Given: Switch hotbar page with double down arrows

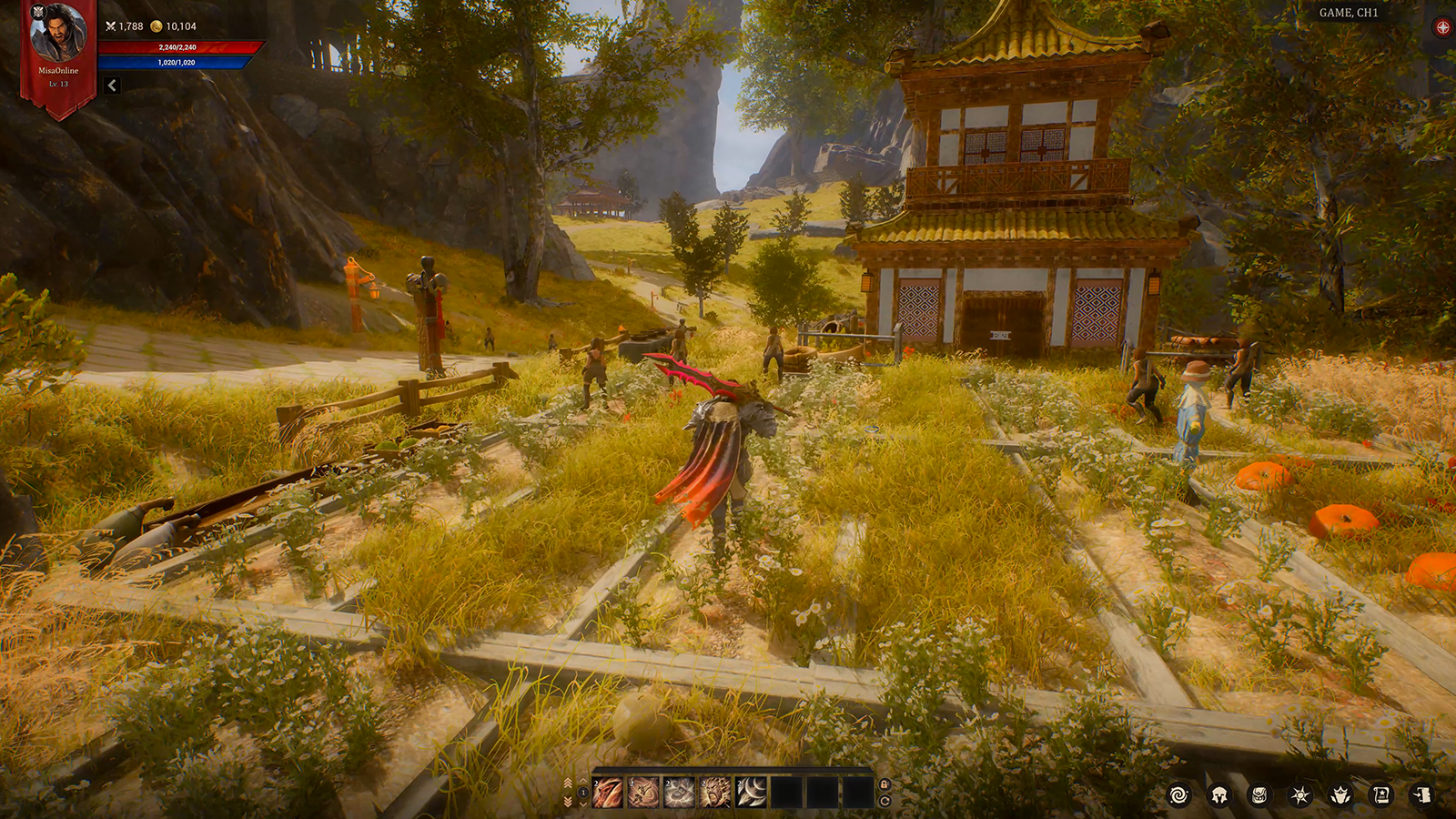Looking at the screenshot, I should point(569,802).
